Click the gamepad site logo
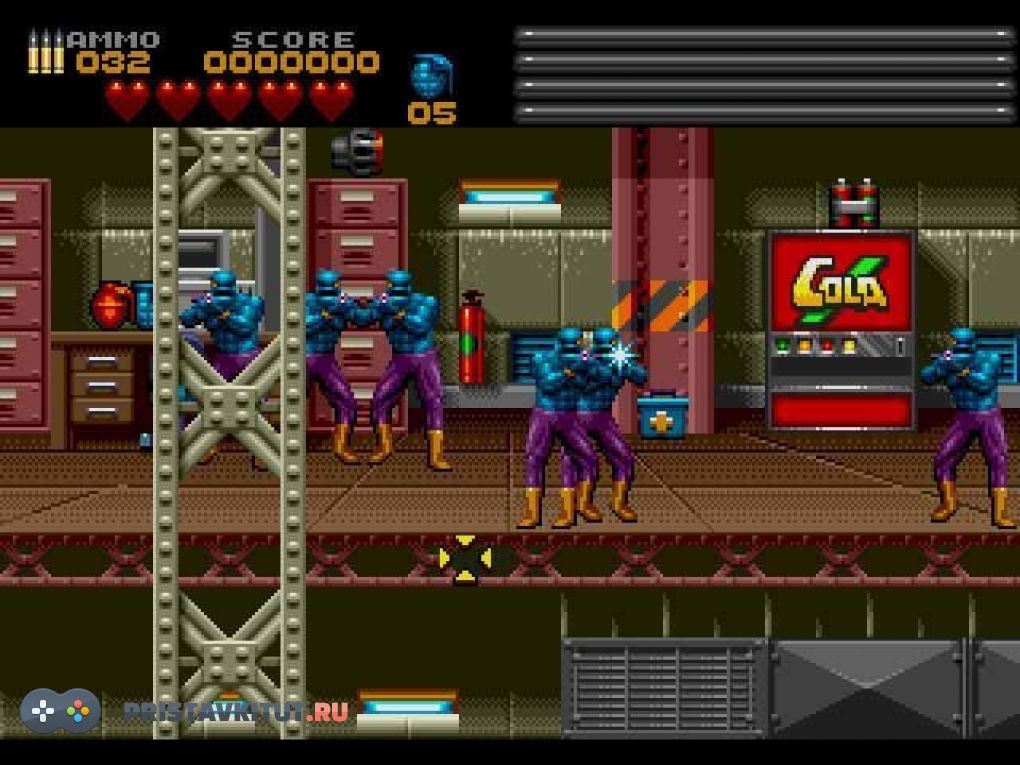This screenshot has width=1020, height=765. (x=61, y=710)
